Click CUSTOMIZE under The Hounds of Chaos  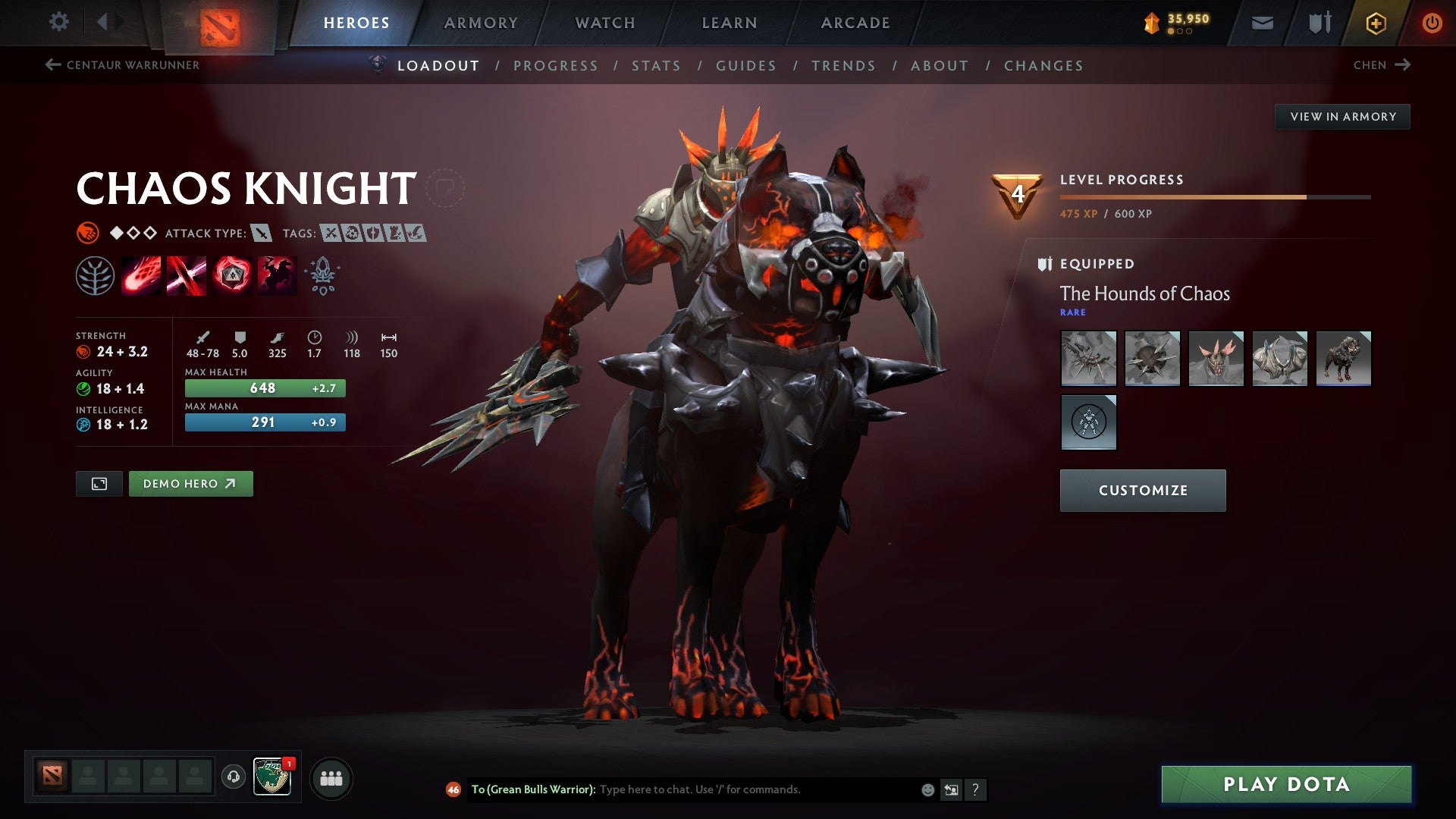[x=1142, y=490]
